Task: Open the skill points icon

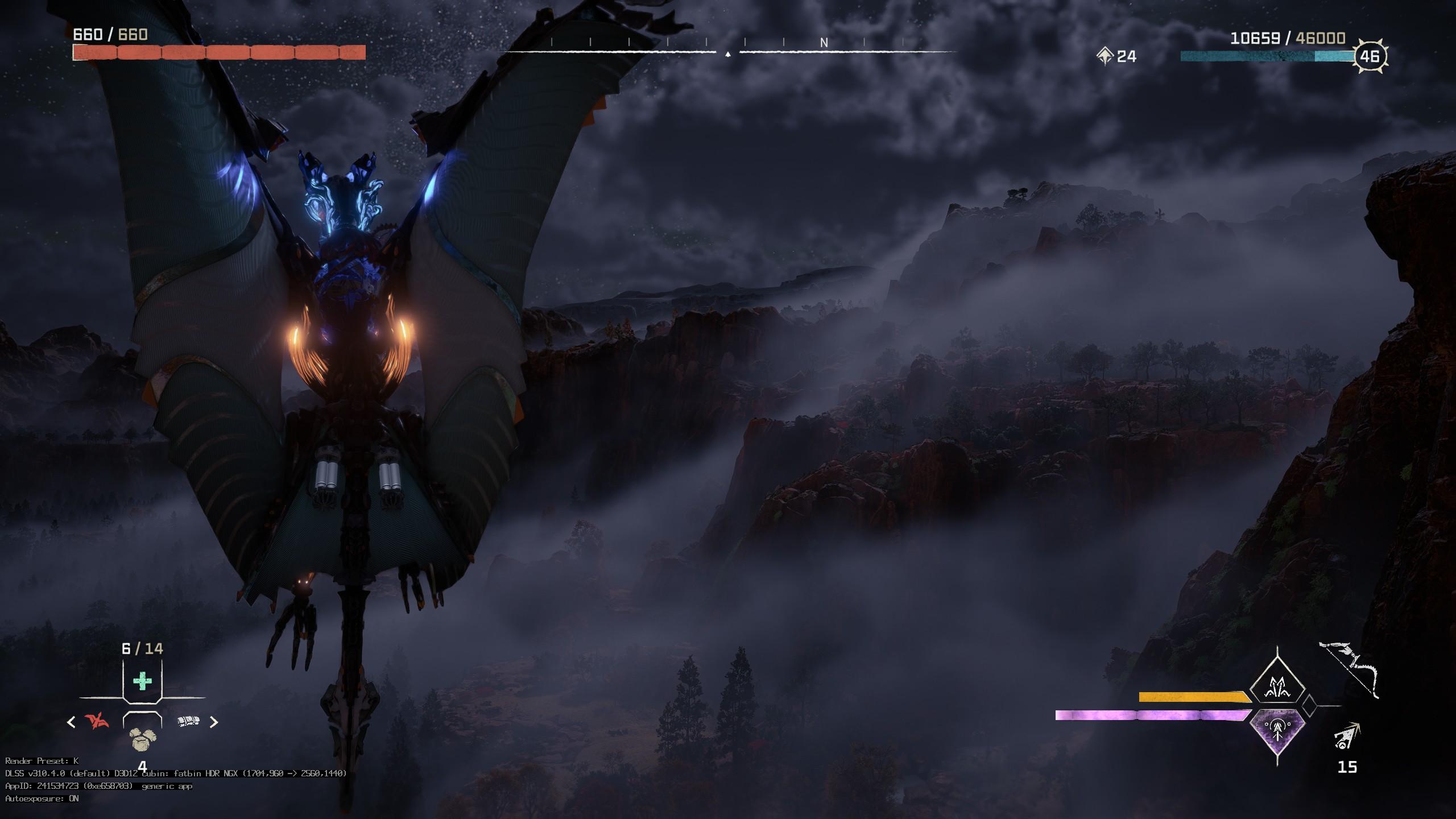Action: 1105,56
